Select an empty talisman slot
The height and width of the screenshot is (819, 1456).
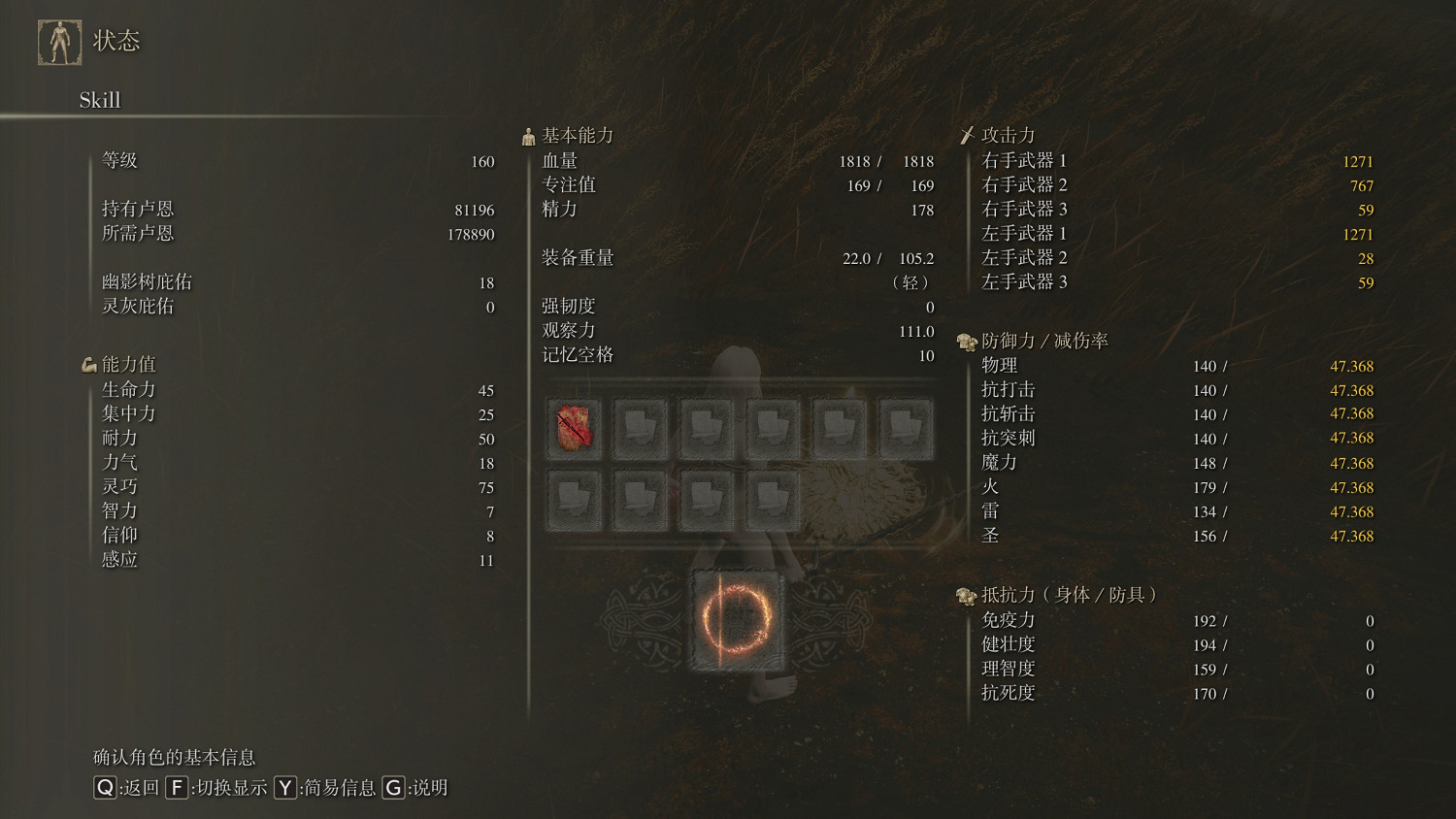coord(641,428)
